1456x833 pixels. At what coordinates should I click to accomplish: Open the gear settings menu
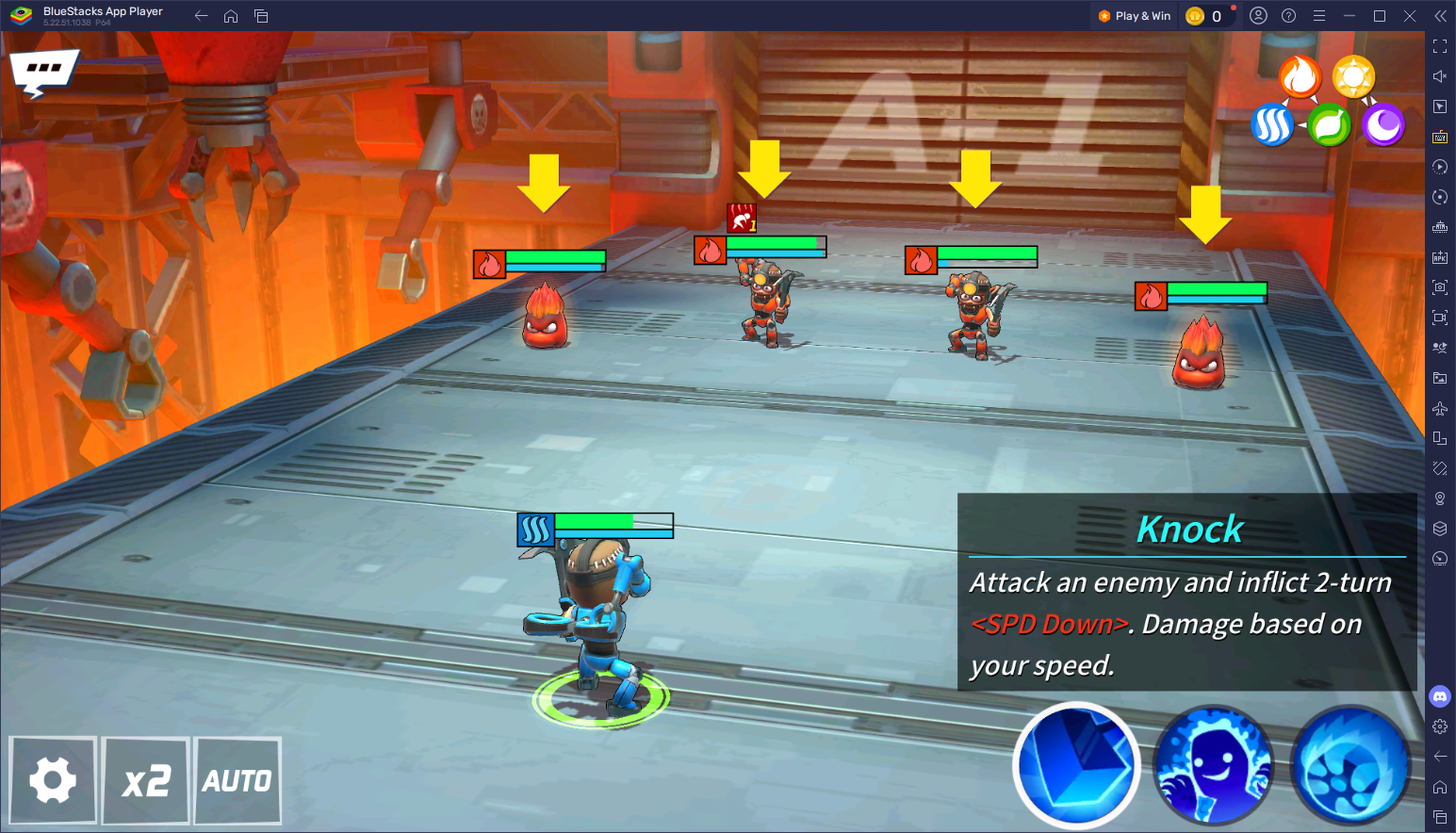[x=53, y=780]
